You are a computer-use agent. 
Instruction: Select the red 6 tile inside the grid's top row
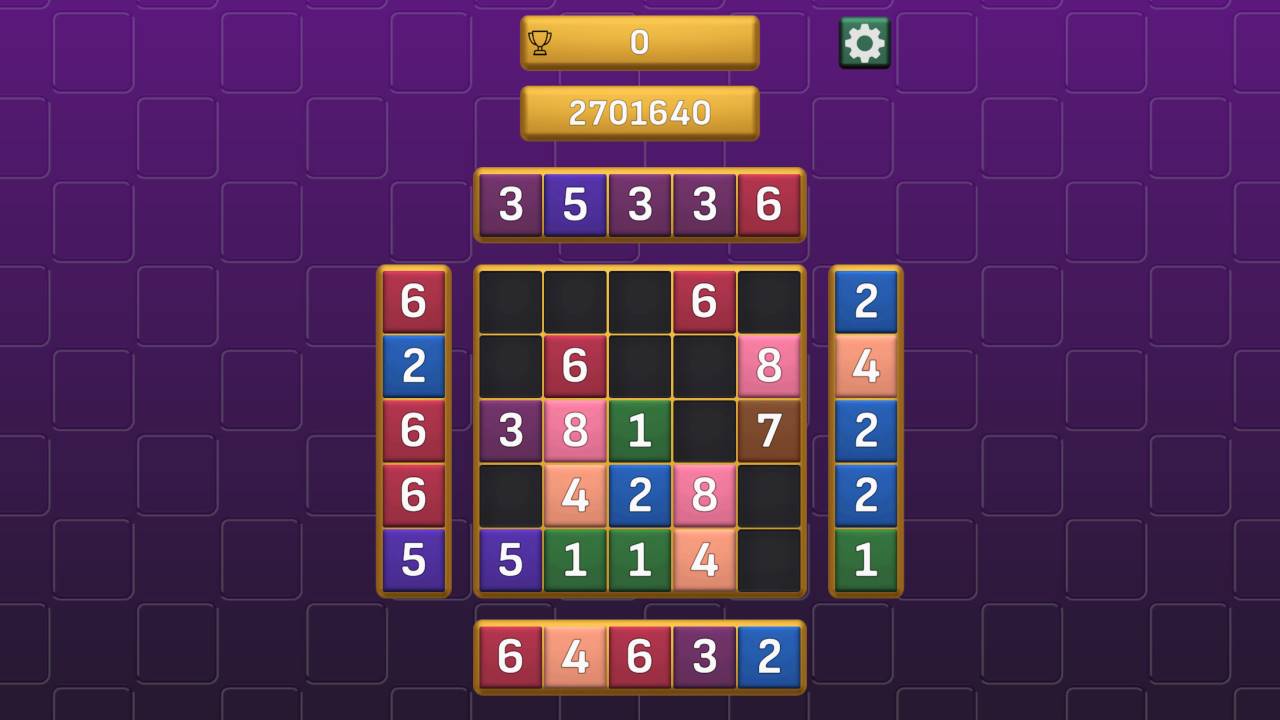click(x=705, y=300)
